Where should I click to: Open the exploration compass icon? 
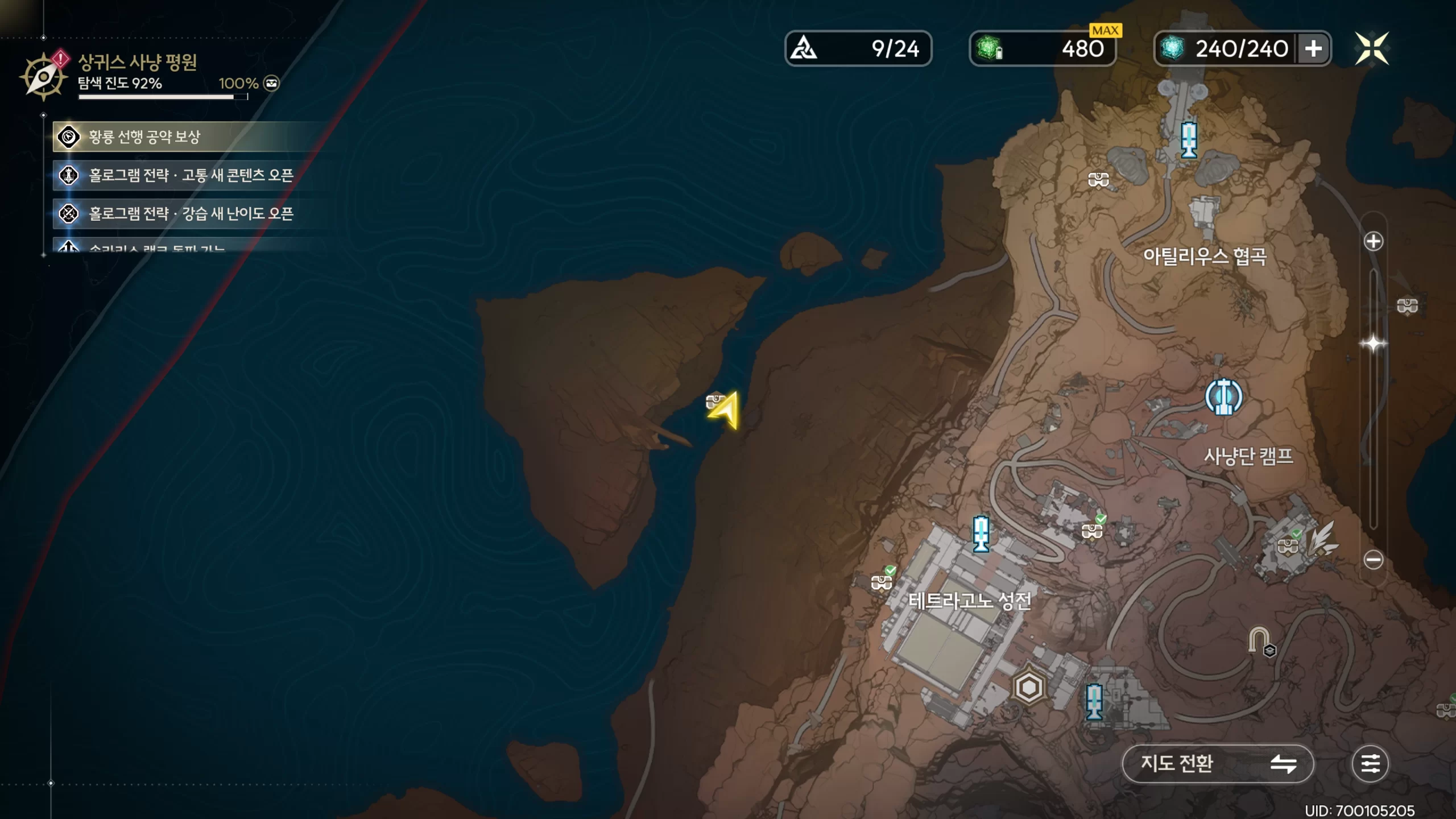[43, 77]
